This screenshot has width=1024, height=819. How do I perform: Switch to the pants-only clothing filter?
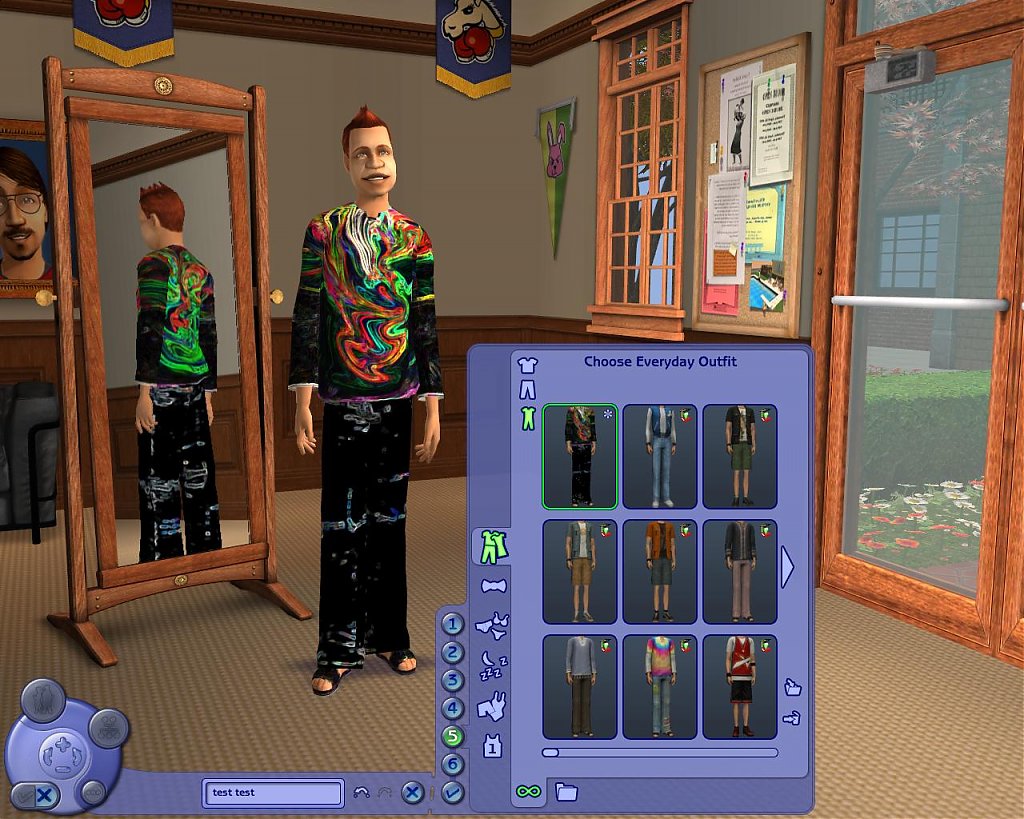(x=527, y=390)
